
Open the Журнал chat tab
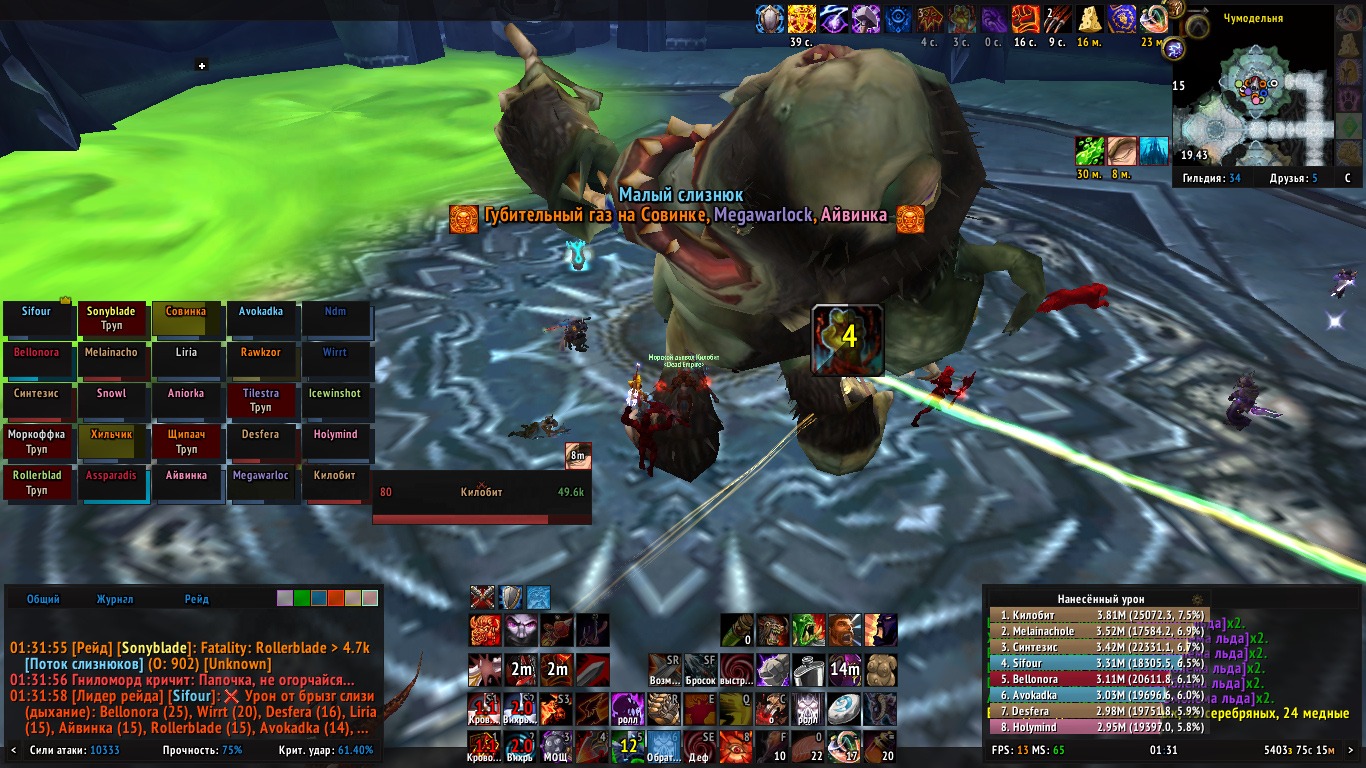[x=115, y=599]
